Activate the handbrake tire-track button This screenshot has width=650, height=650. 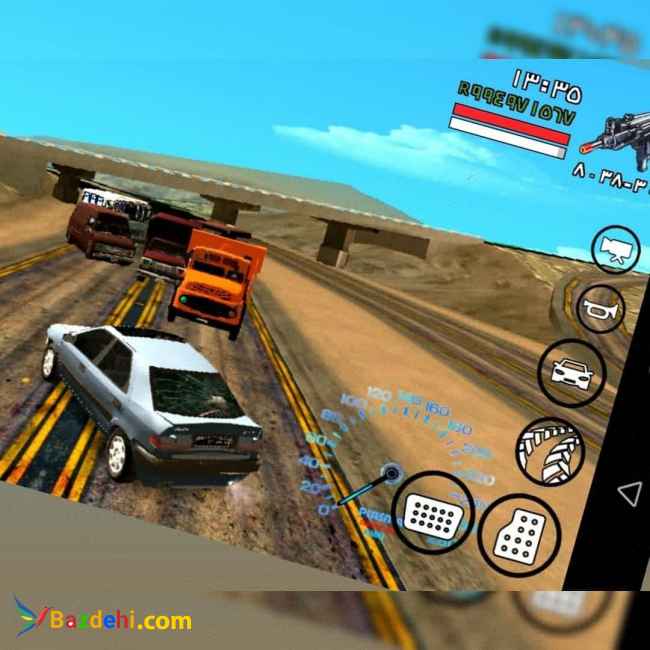[x=550, y=452]
